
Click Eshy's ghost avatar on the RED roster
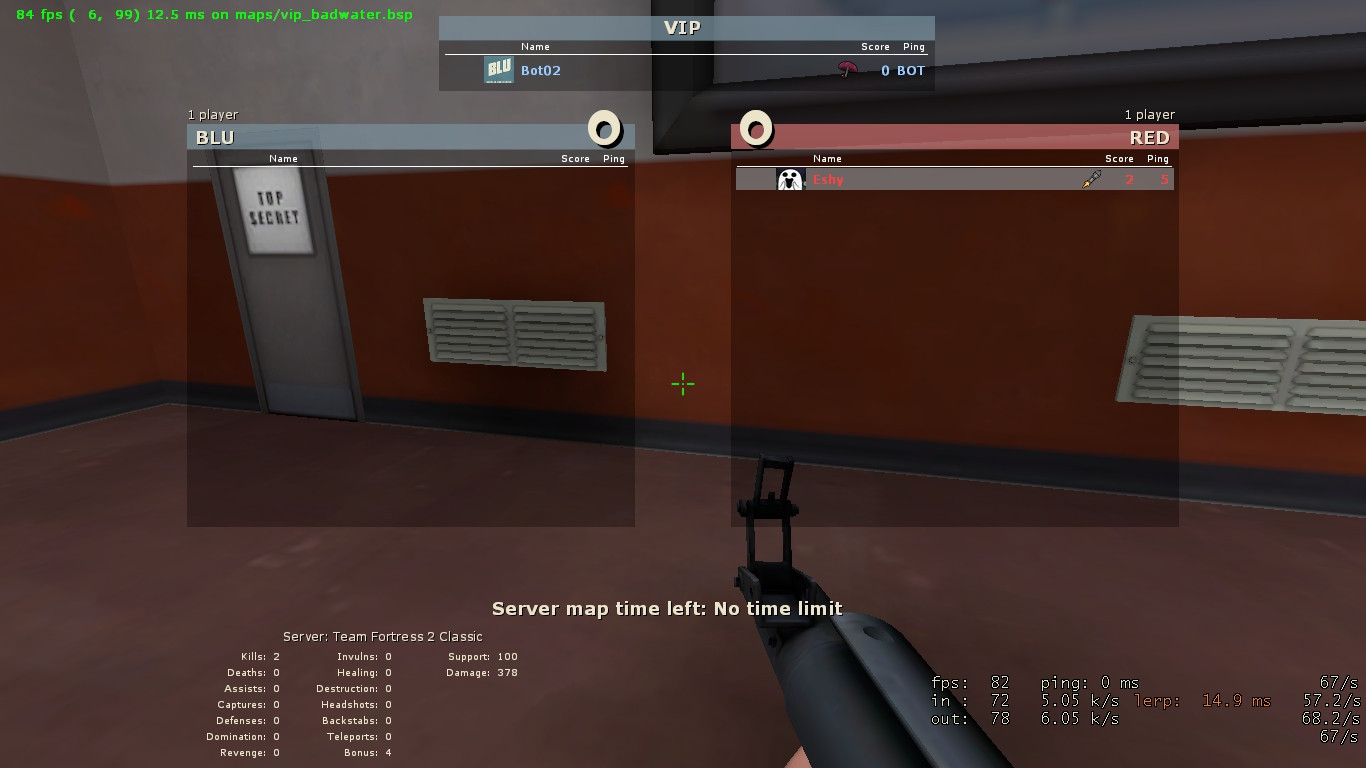(789, 179)
